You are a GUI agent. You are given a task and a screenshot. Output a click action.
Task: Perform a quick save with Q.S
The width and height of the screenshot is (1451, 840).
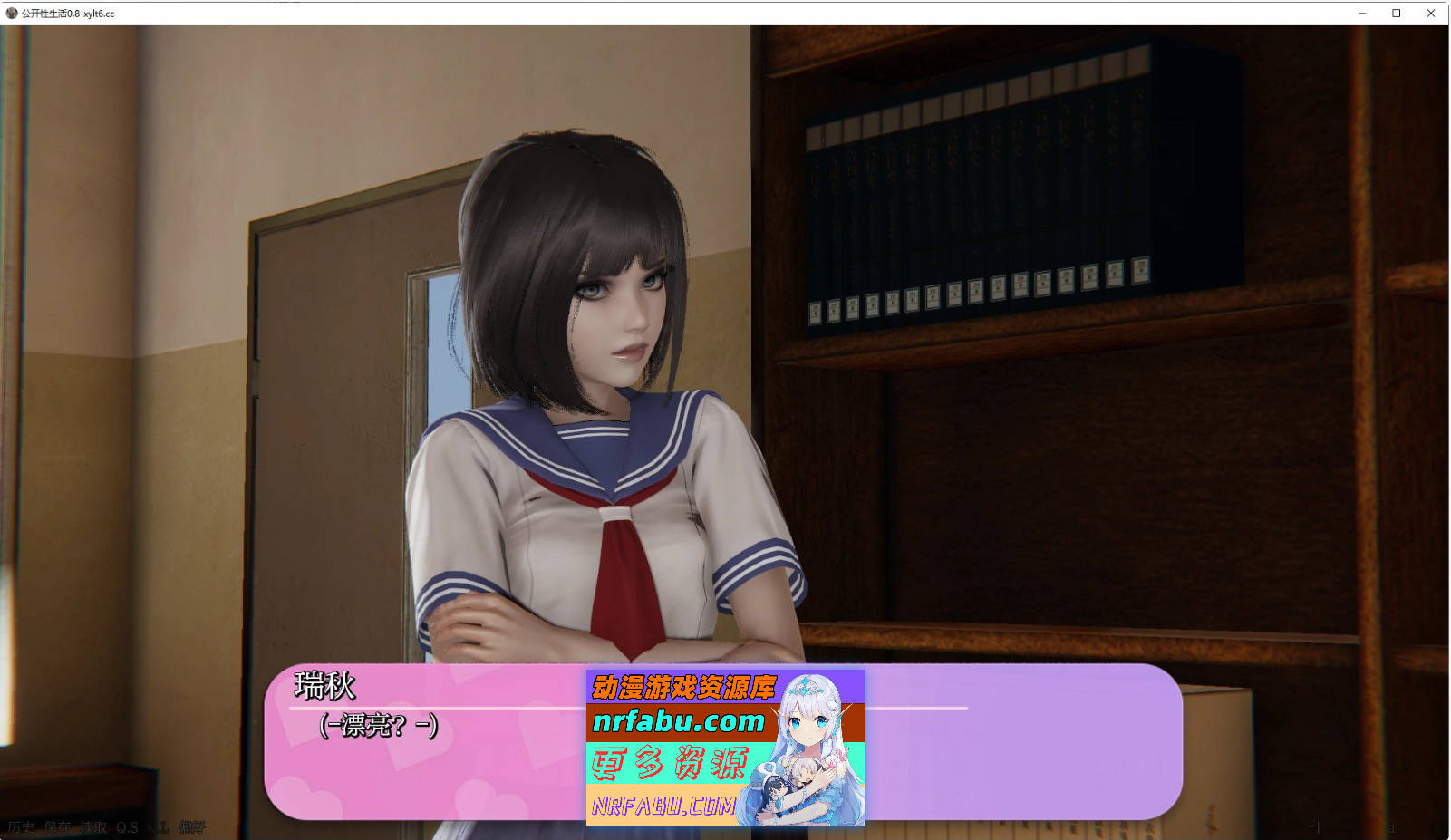[127, 826]
